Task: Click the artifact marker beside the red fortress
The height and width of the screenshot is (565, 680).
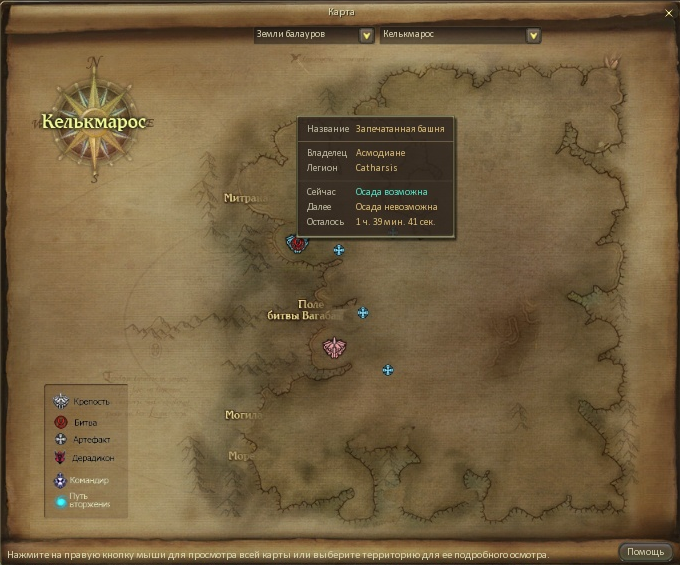Action: coord(339,250)
